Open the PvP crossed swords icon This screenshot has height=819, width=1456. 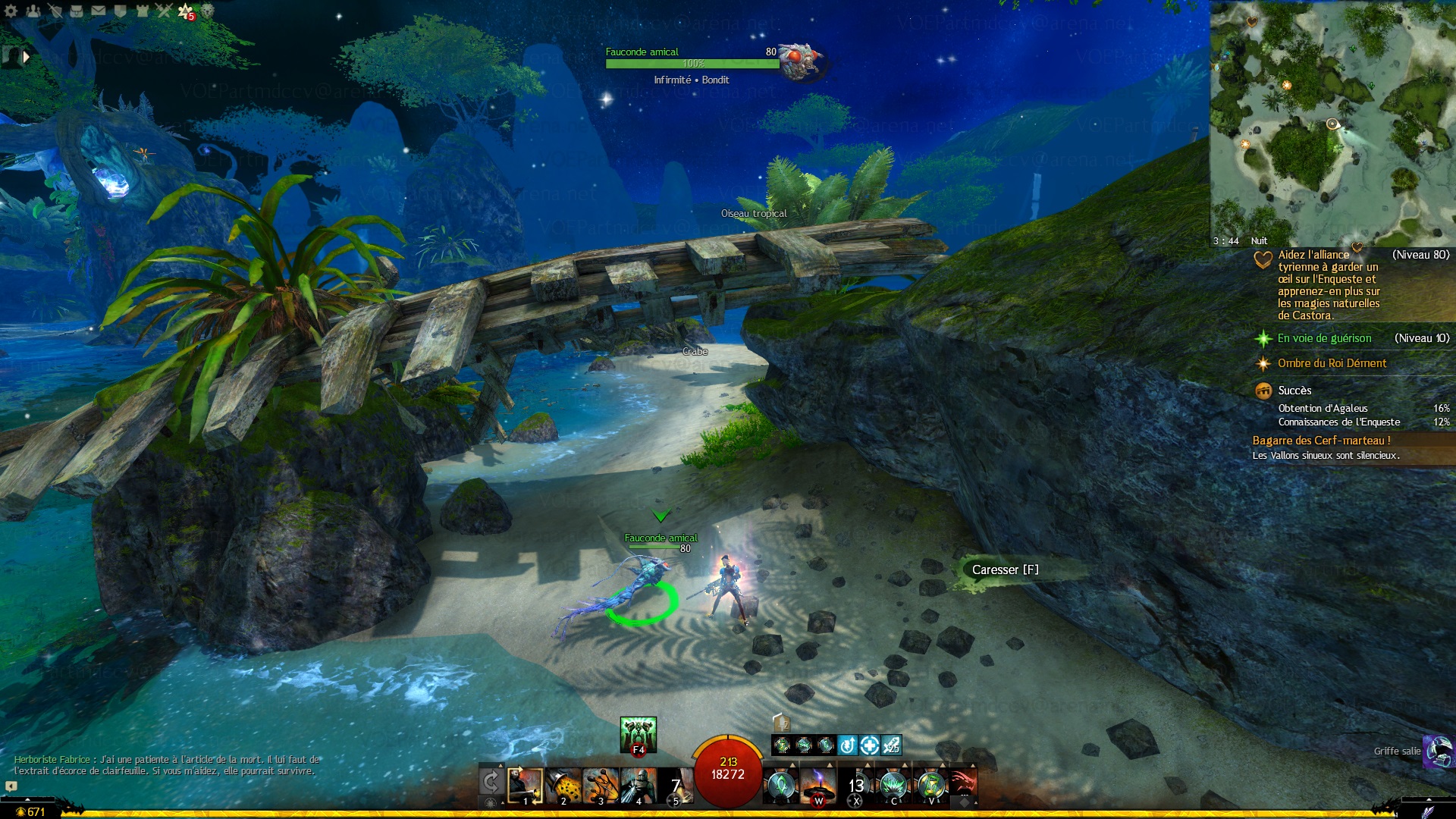click(164, 11)
